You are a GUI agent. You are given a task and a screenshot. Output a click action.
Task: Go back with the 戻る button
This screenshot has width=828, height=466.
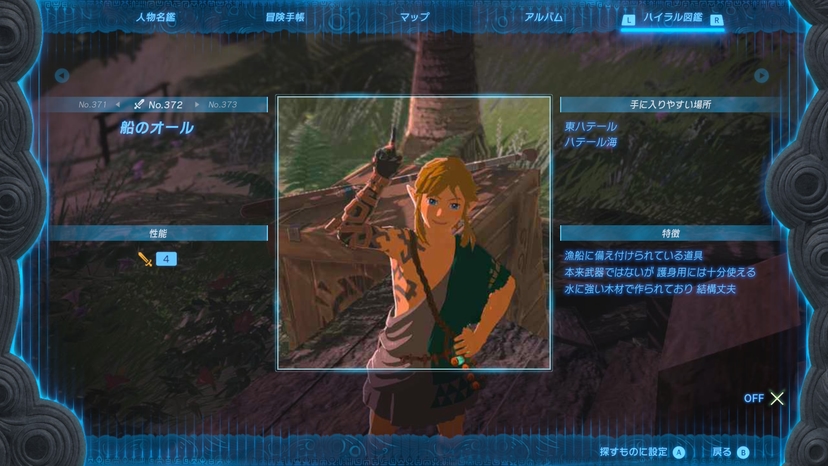point(729,452)
